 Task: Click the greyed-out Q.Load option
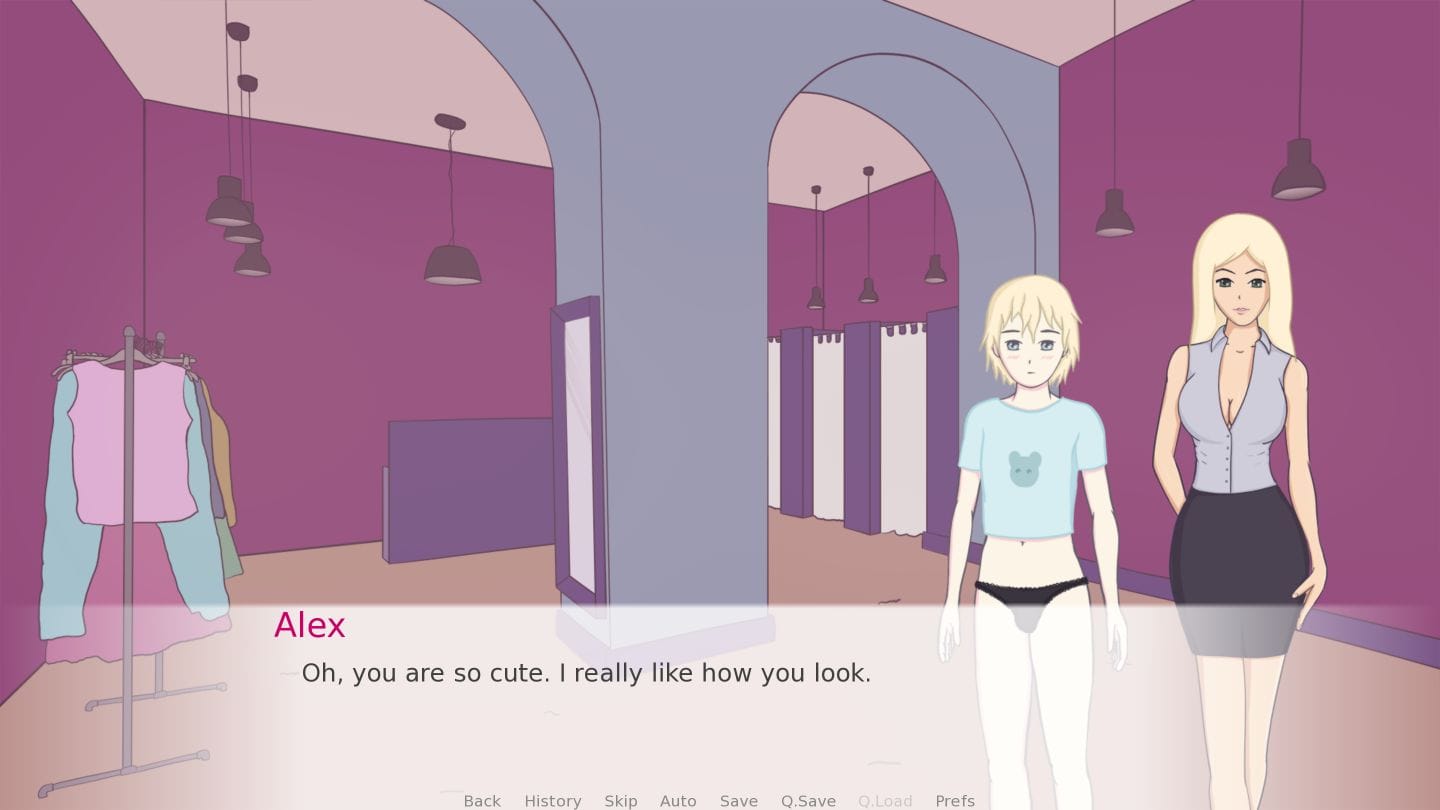click(884, 800)
